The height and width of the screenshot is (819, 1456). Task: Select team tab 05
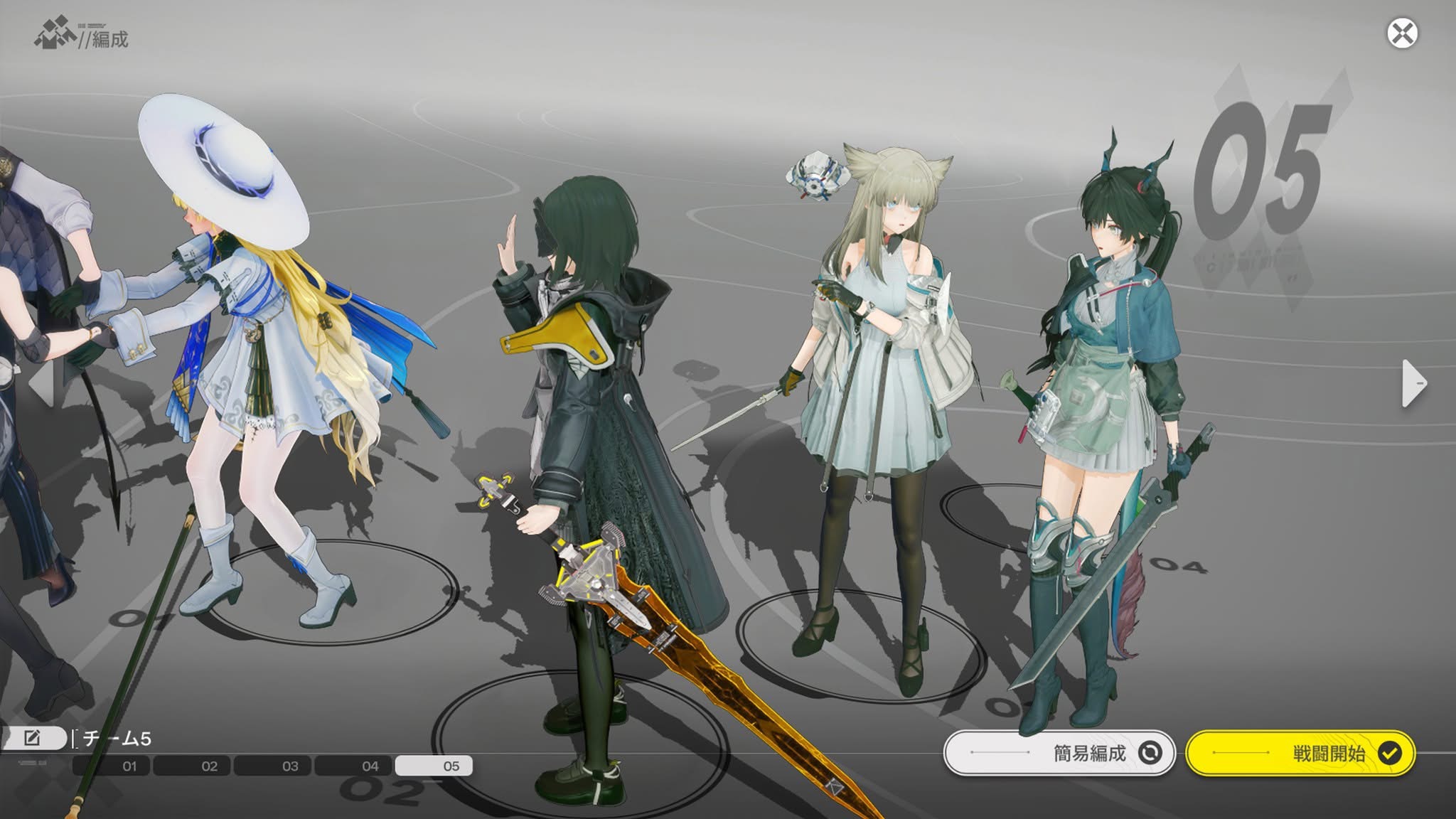click(x=433, y=766)
